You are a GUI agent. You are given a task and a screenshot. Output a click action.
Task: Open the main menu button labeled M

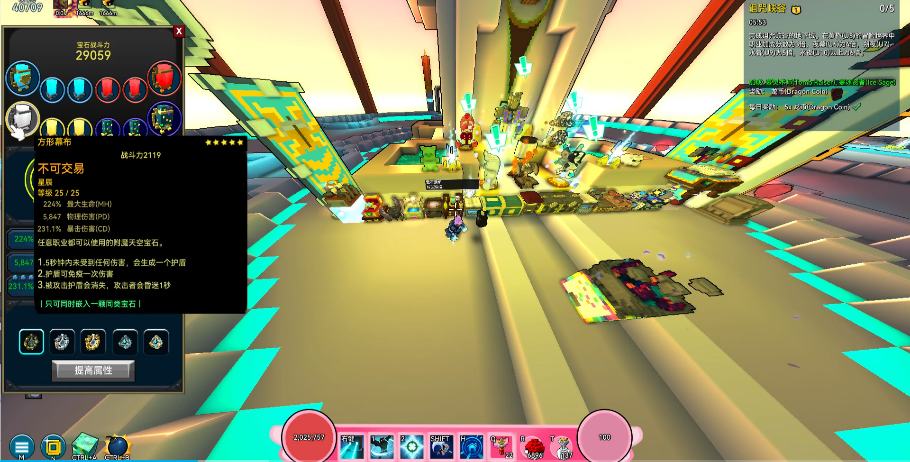[x=21, y=446]
